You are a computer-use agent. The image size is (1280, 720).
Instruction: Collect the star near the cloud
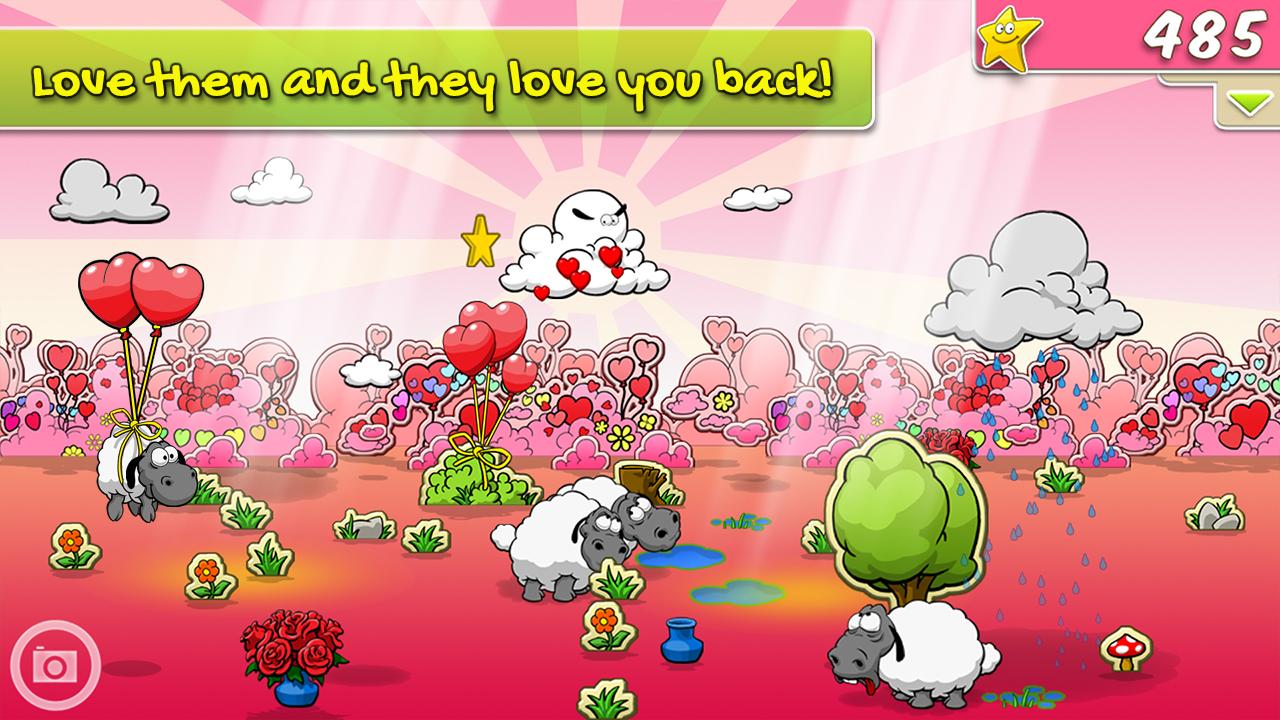tap(479, 240)
